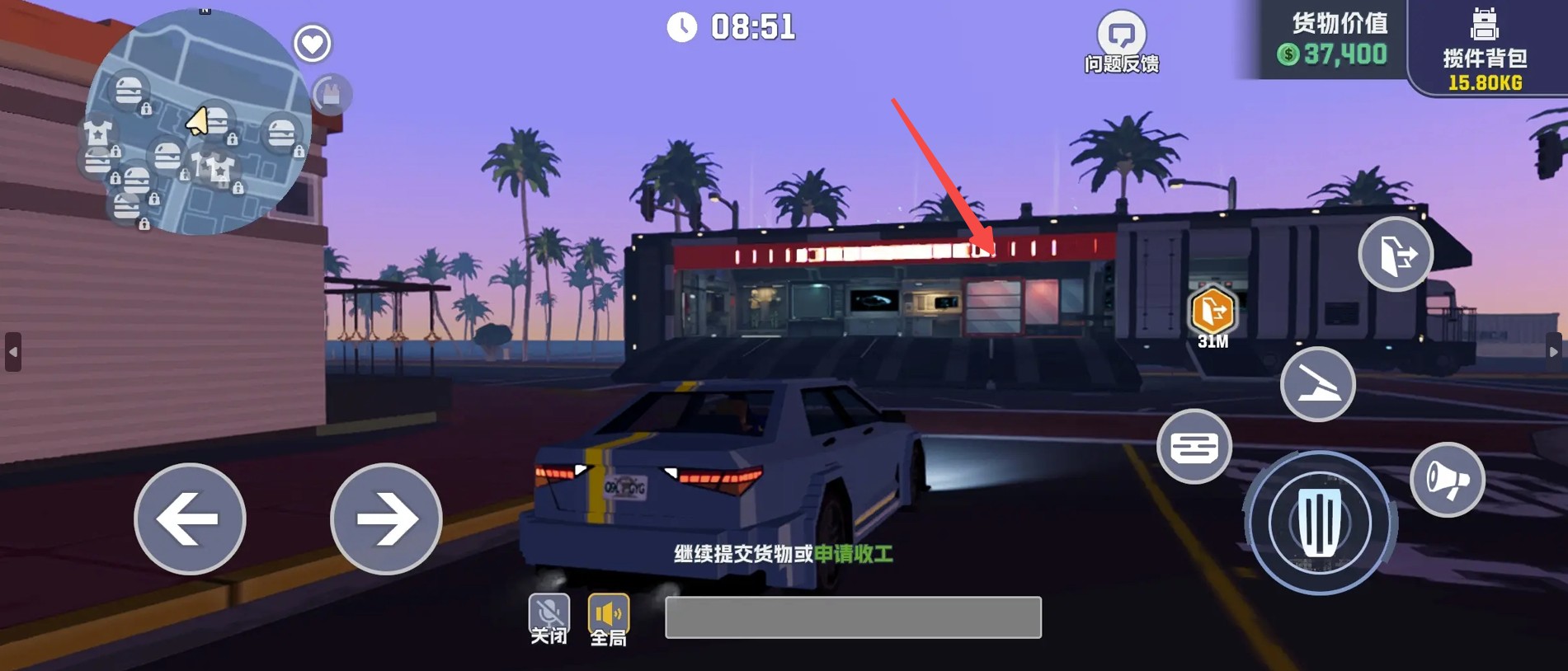
Task: Tap the brake pedal button
Action: point(1194,447)
